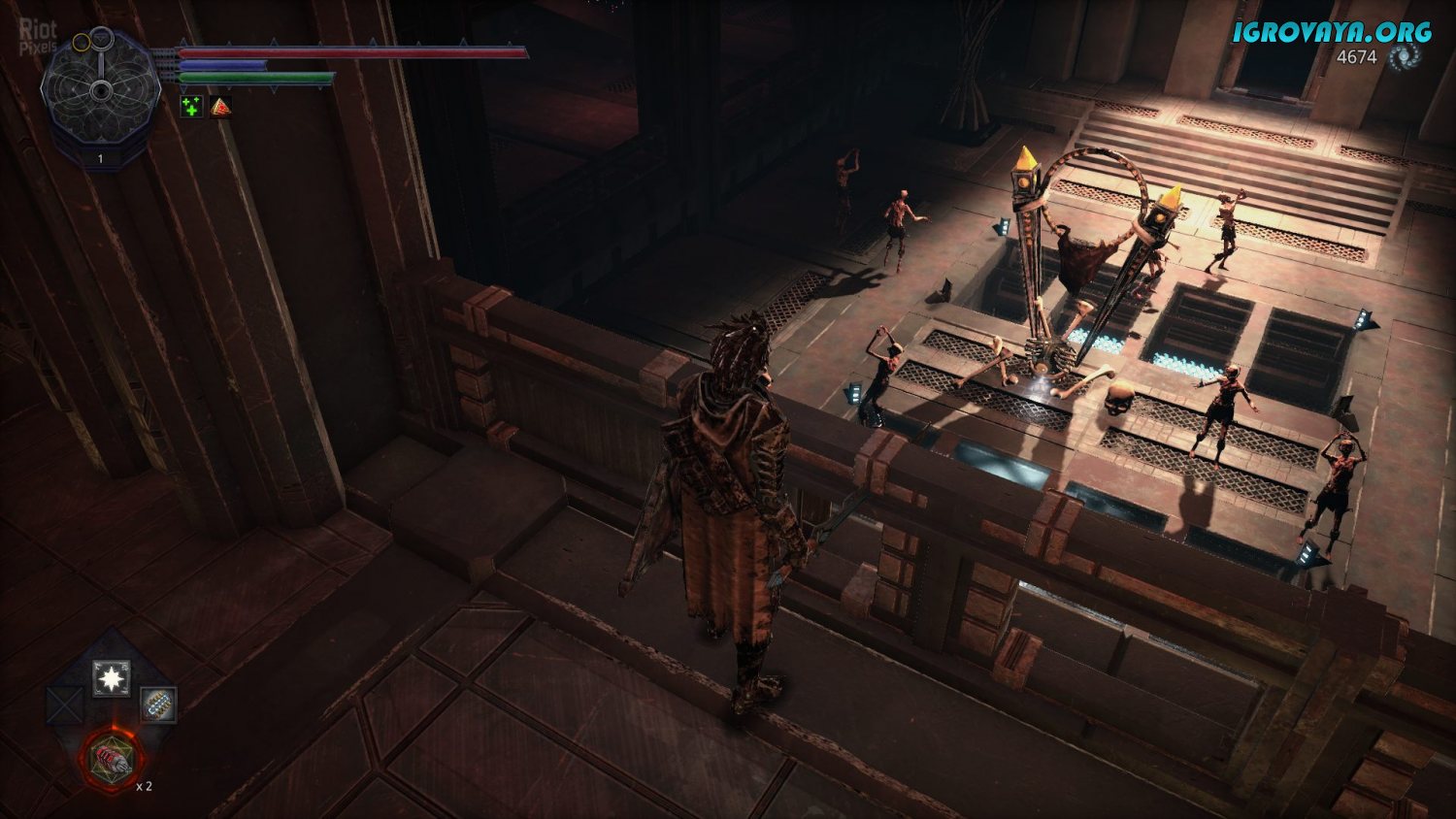The width and height of the screenshot is (1456, 819).
Task: Choose the blue coil gadget slot
Action: point(158,704)
